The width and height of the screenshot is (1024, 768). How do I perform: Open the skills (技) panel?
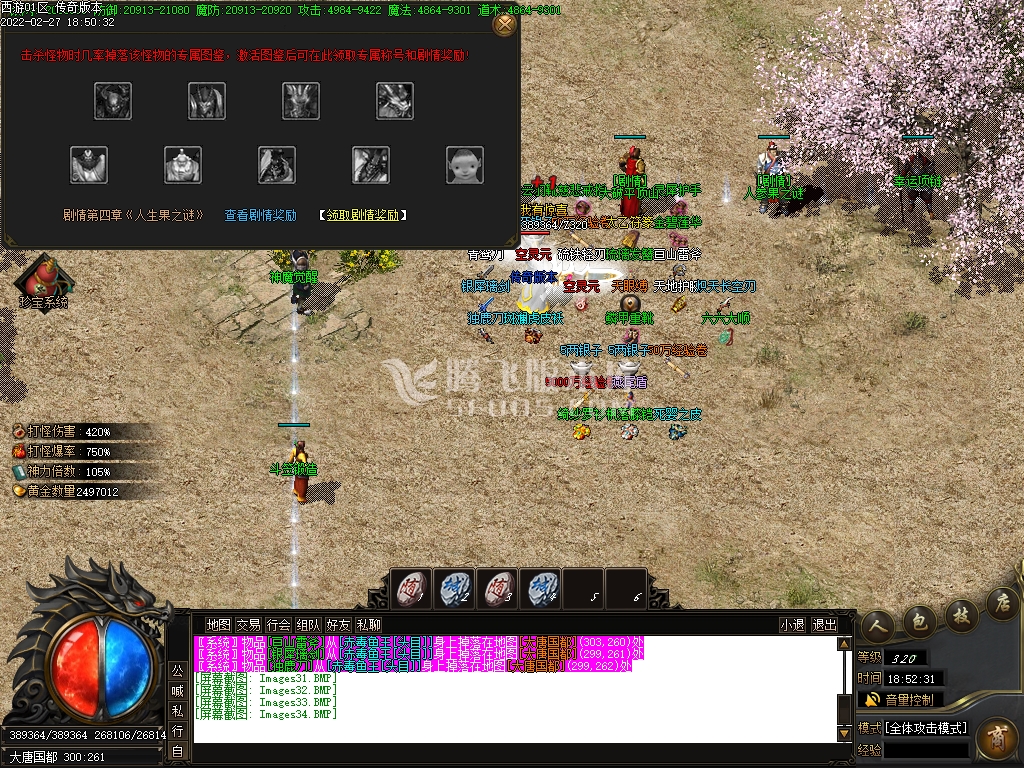pyautogui.click(x=960, y=612)
